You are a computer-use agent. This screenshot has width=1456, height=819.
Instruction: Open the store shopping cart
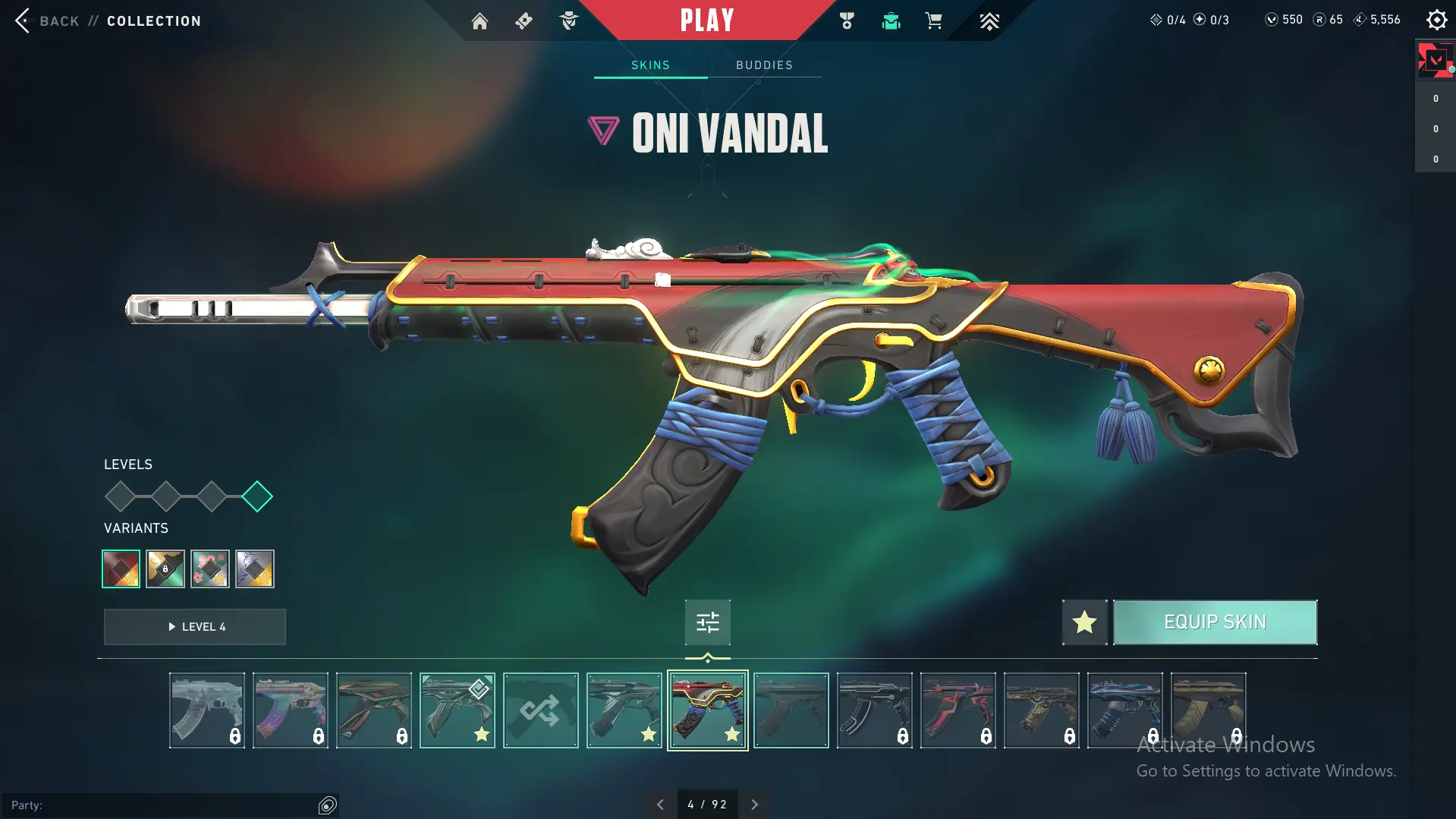tap(933, 21)
